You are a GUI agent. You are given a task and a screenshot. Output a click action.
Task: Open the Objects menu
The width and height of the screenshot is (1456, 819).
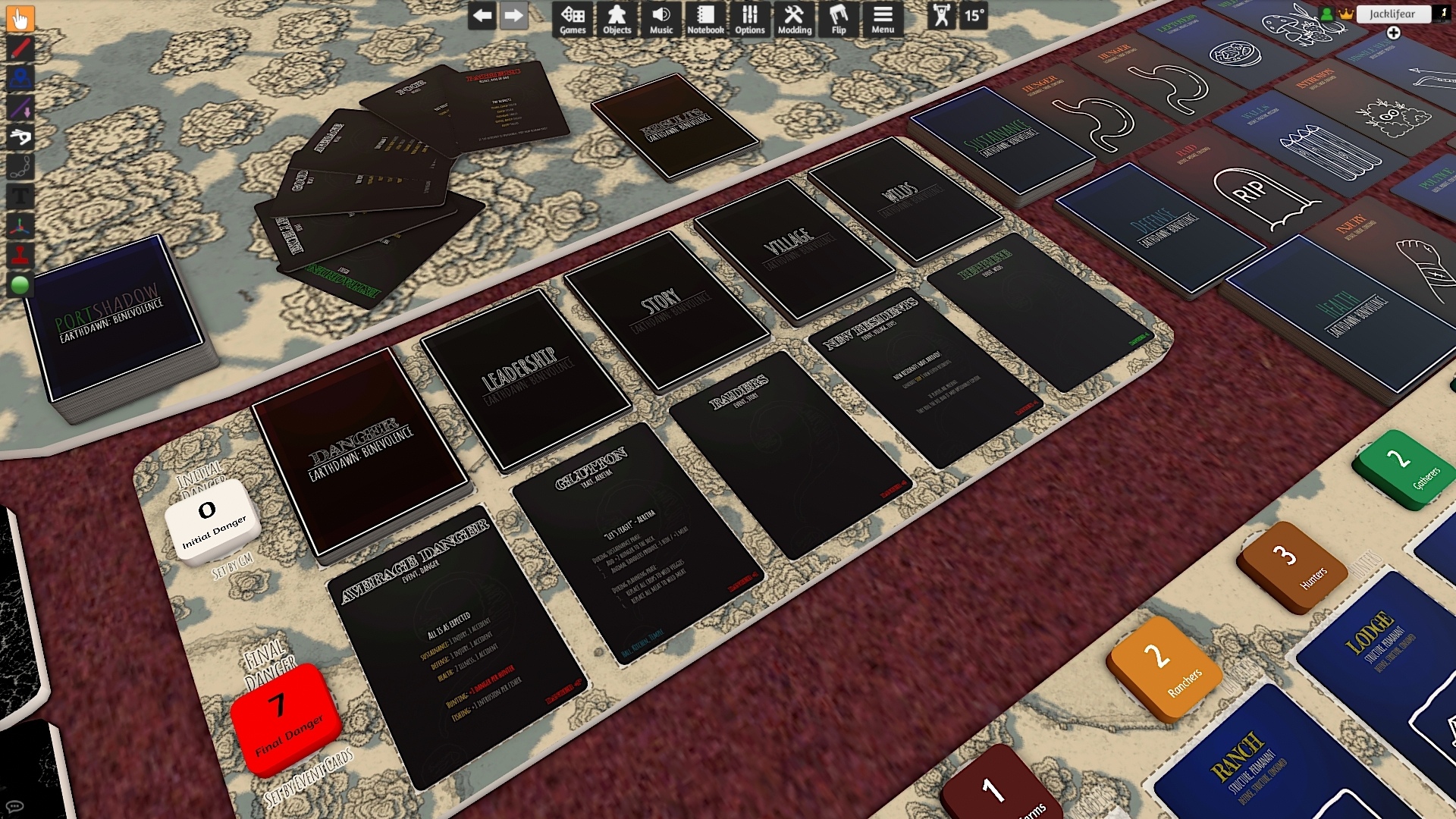617,19
